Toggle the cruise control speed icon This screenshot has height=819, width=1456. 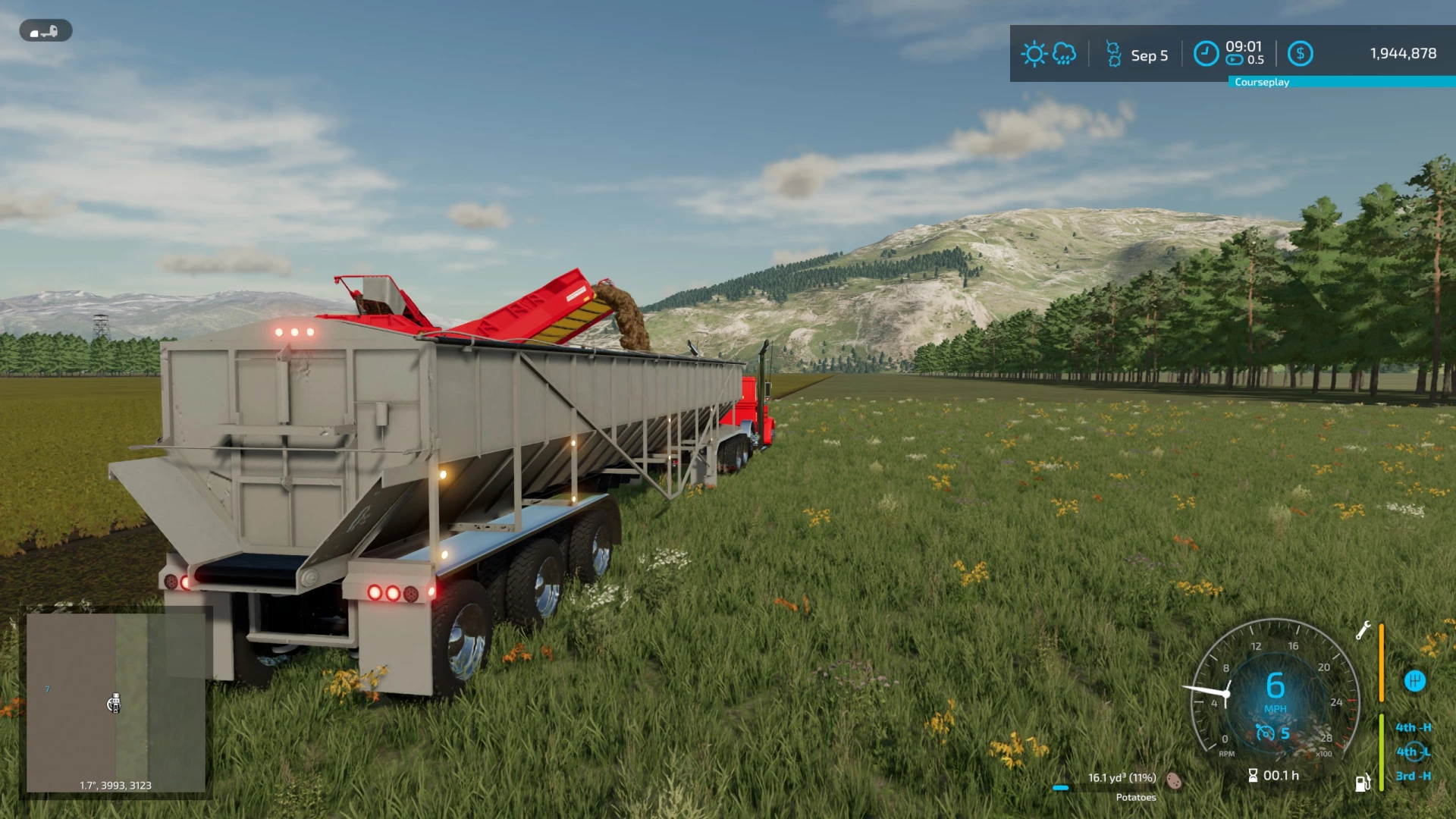1265,733
